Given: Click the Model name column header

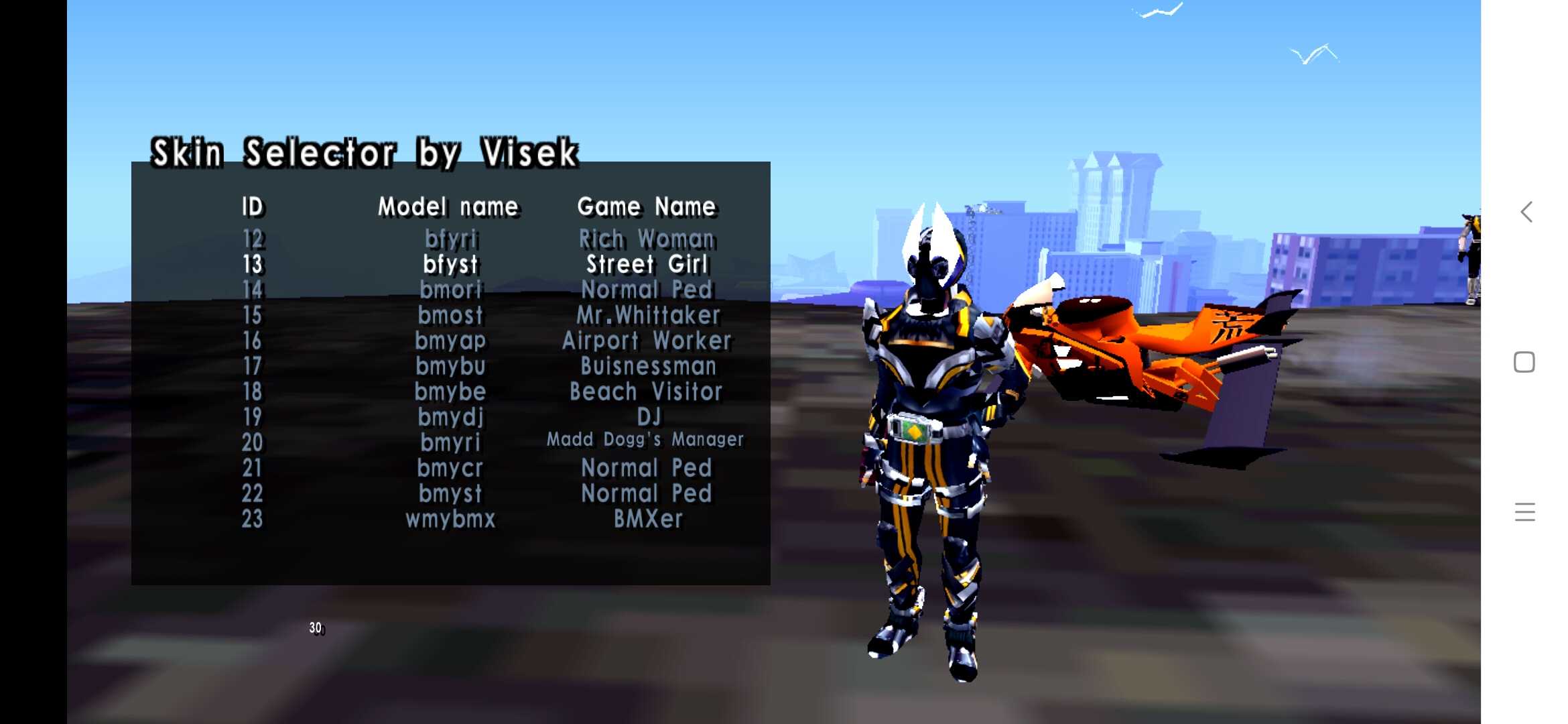Looking at the screenshot, I should coord(447,206).
